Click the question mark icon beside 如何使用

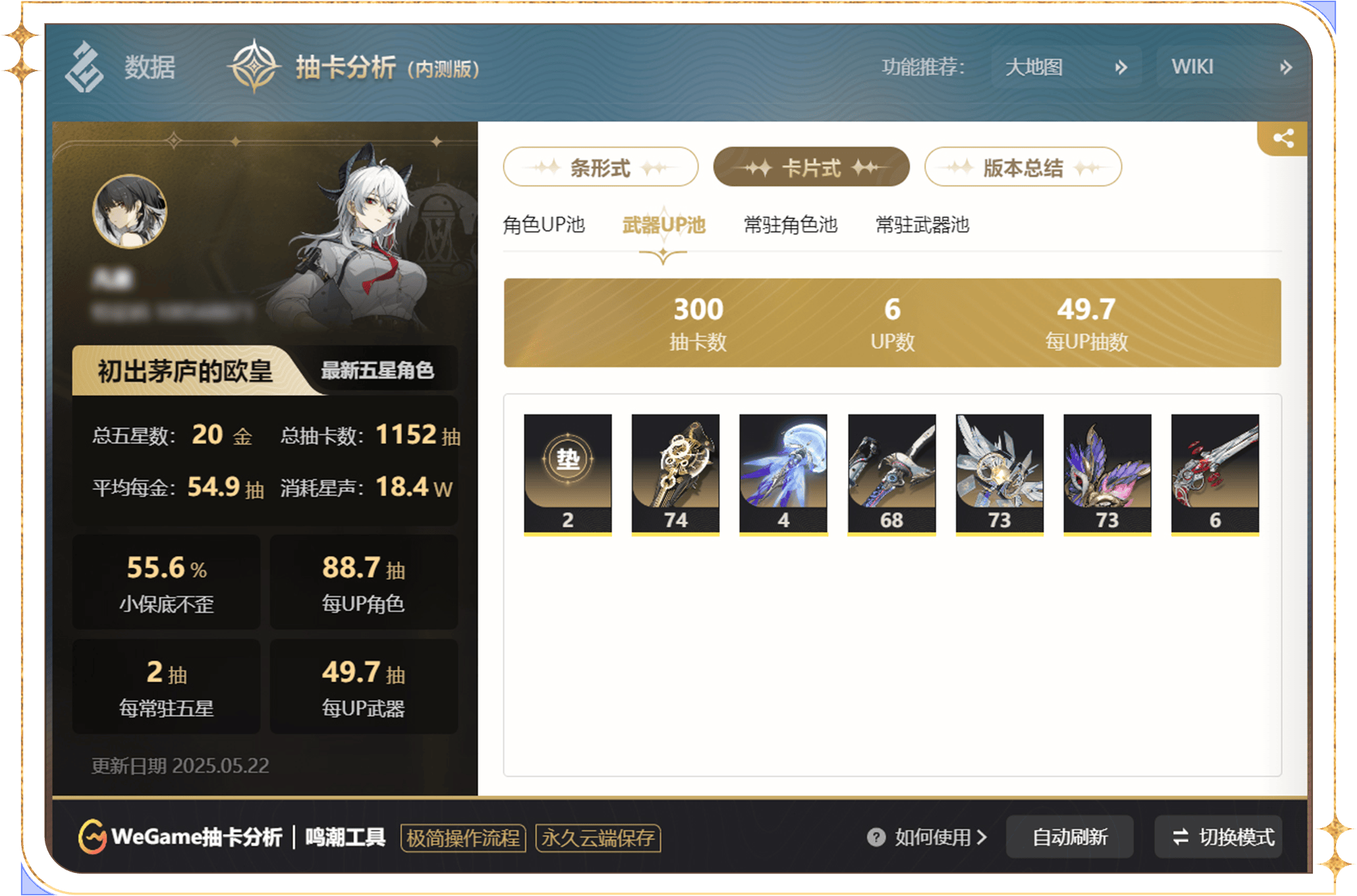[877, 838]
